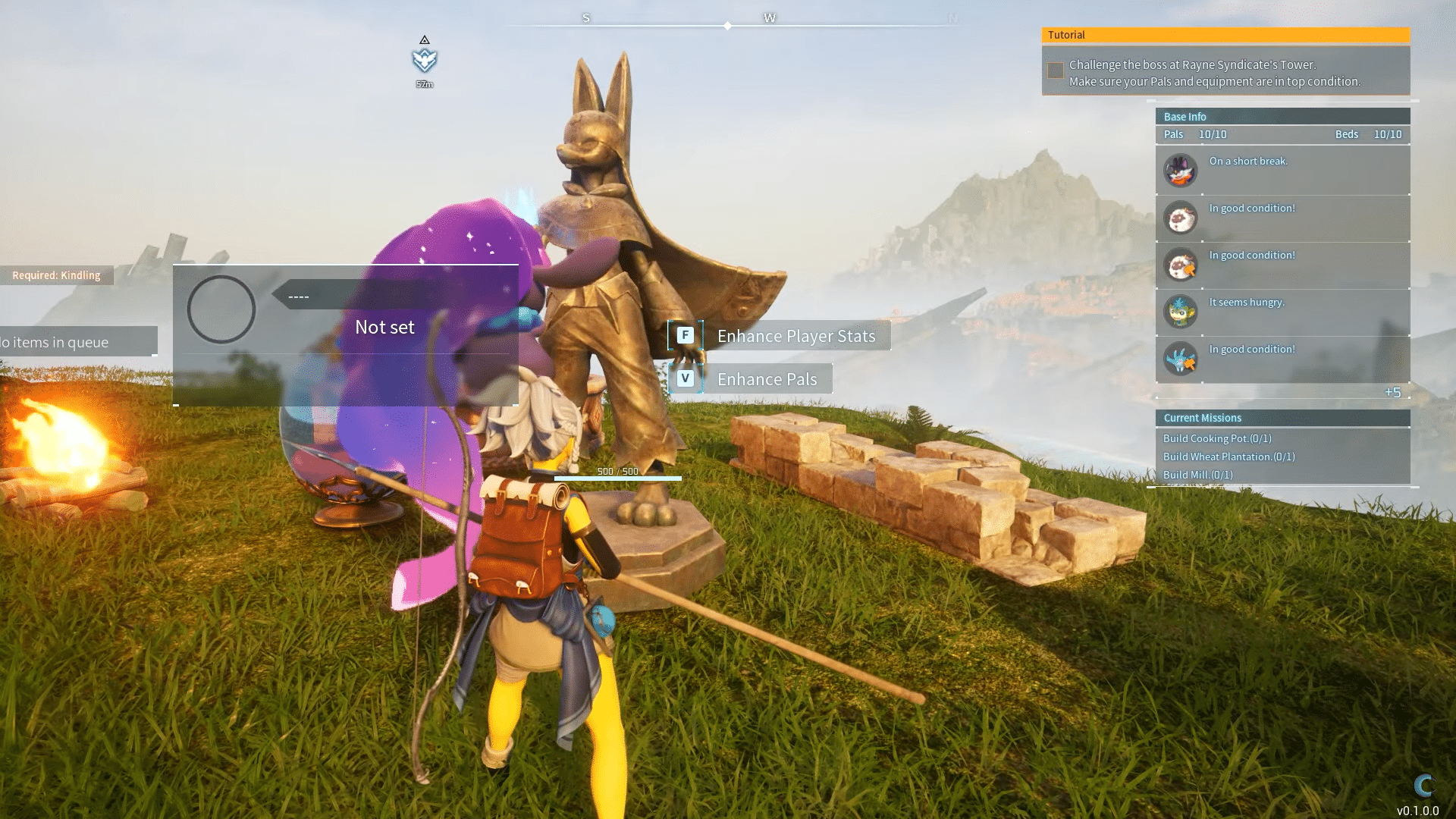Select the Tutorial header tab
1456x819 pixels.
1225,34
